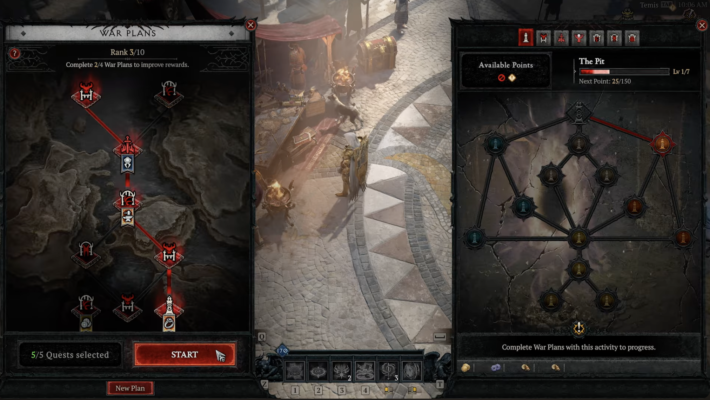
Task: Click the gold coin icon at panel bottom
Action: pos(466,367)
